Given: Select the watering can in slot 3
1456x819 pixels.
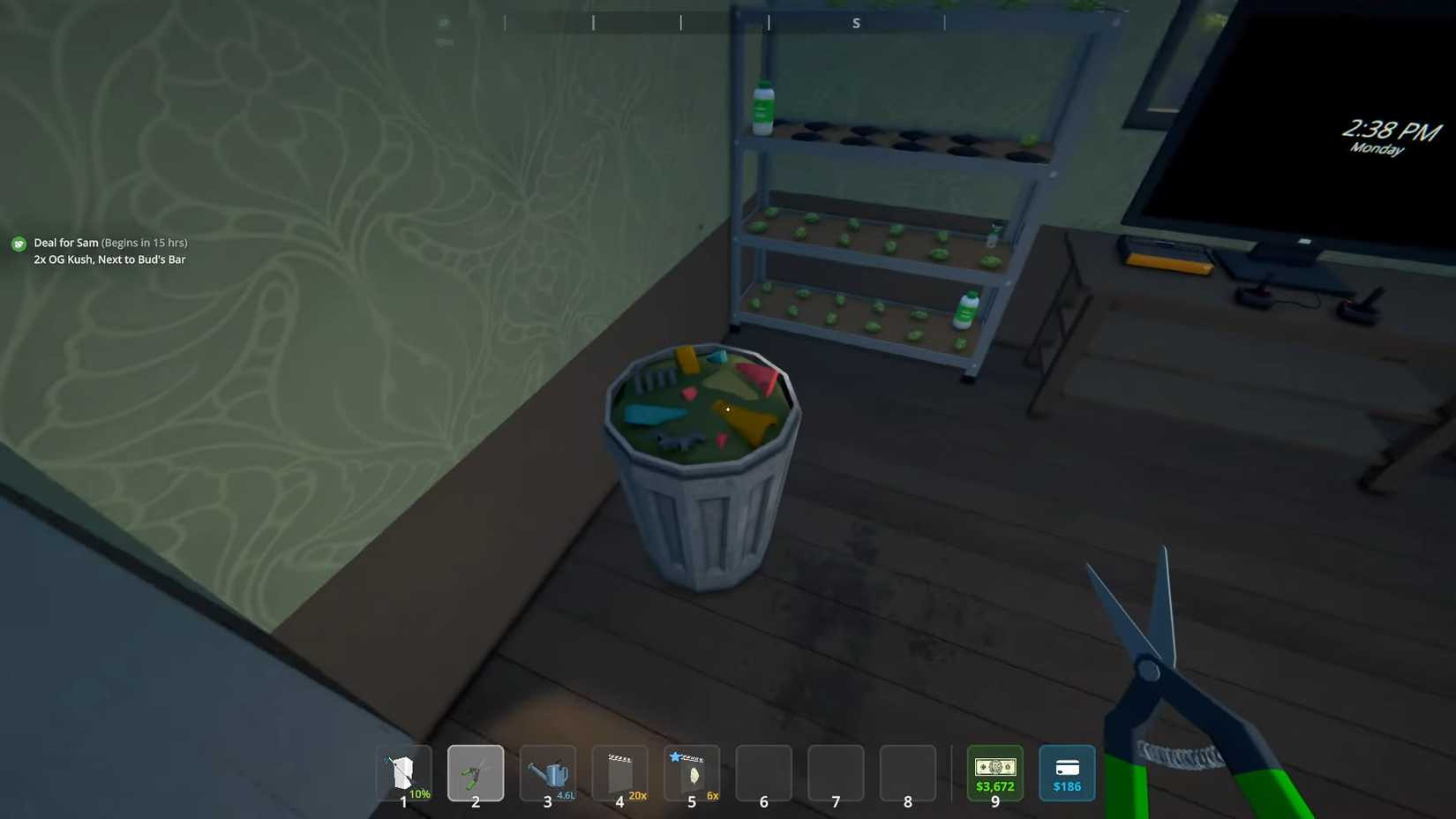Looking at the screenshot, I should coord(548,772).
